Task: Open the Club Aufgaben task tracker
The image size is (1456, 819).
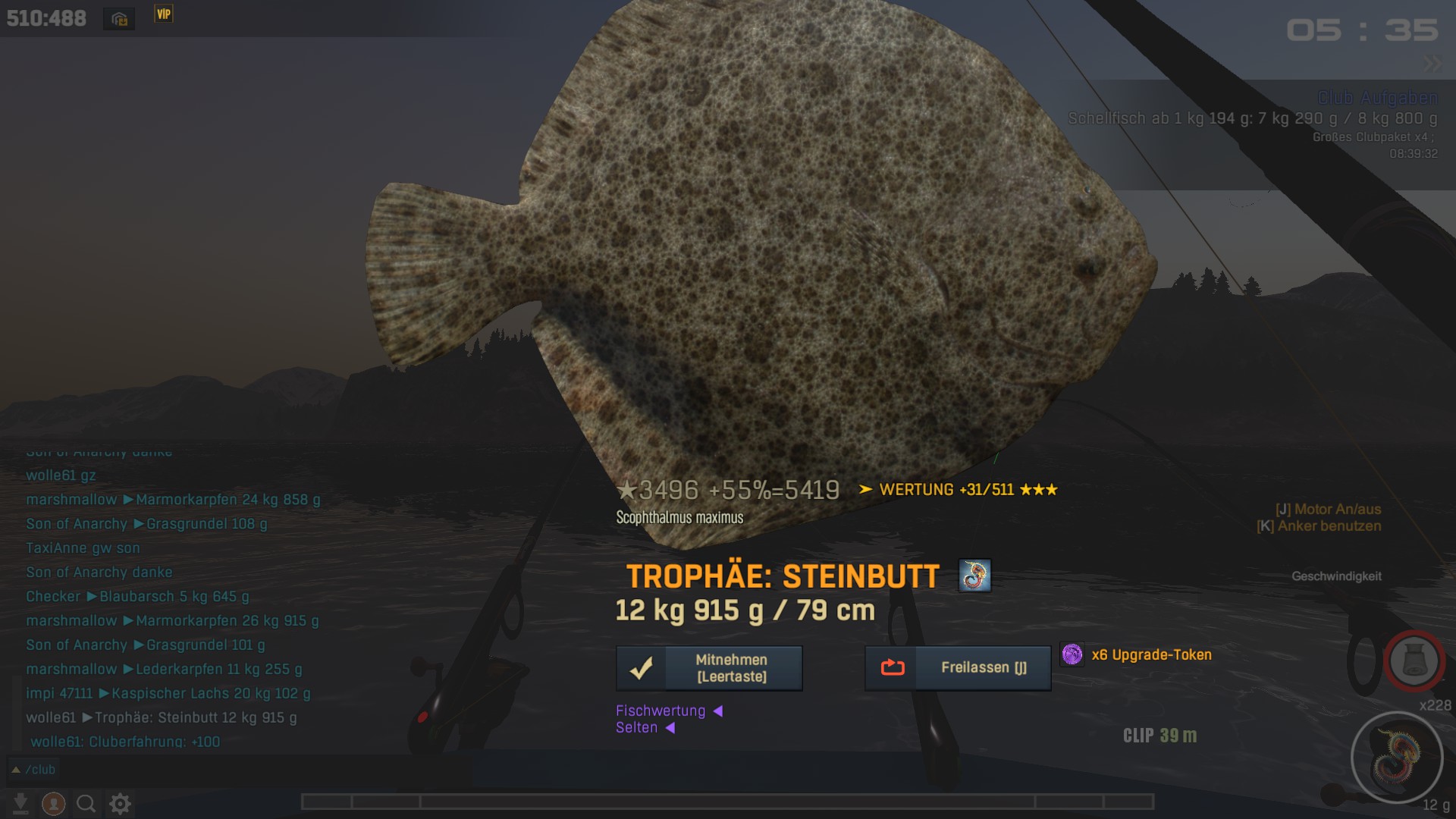Action: click(1377, 98)
